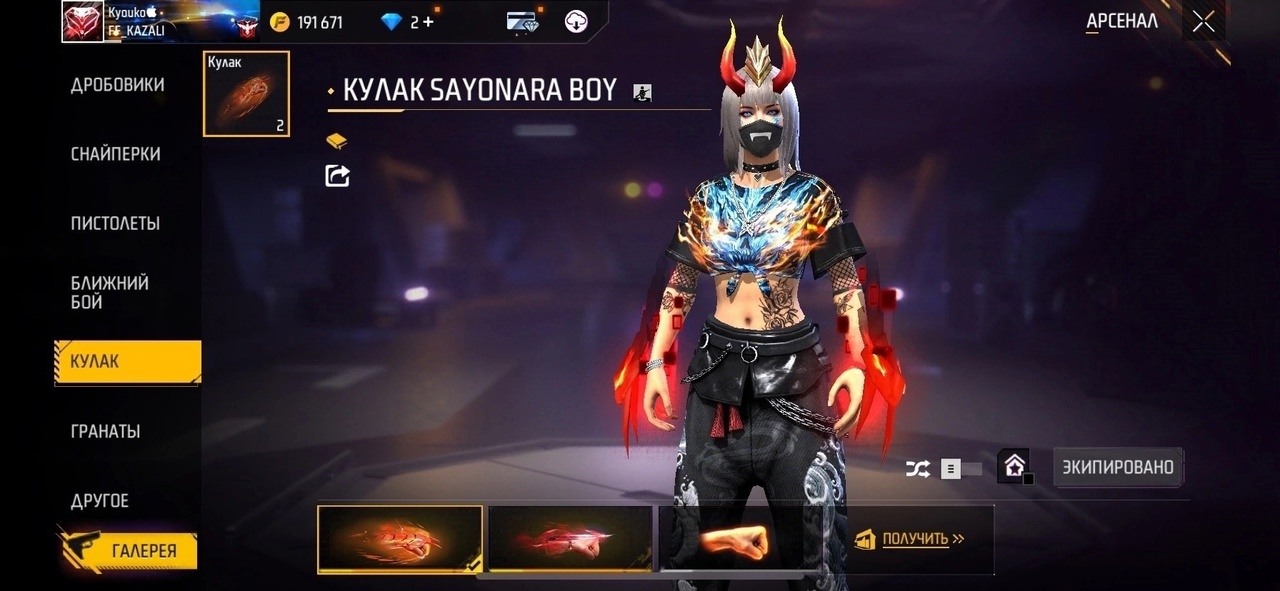
Task: Add diamonds with the plus button
Action: (x=429, y=22)
